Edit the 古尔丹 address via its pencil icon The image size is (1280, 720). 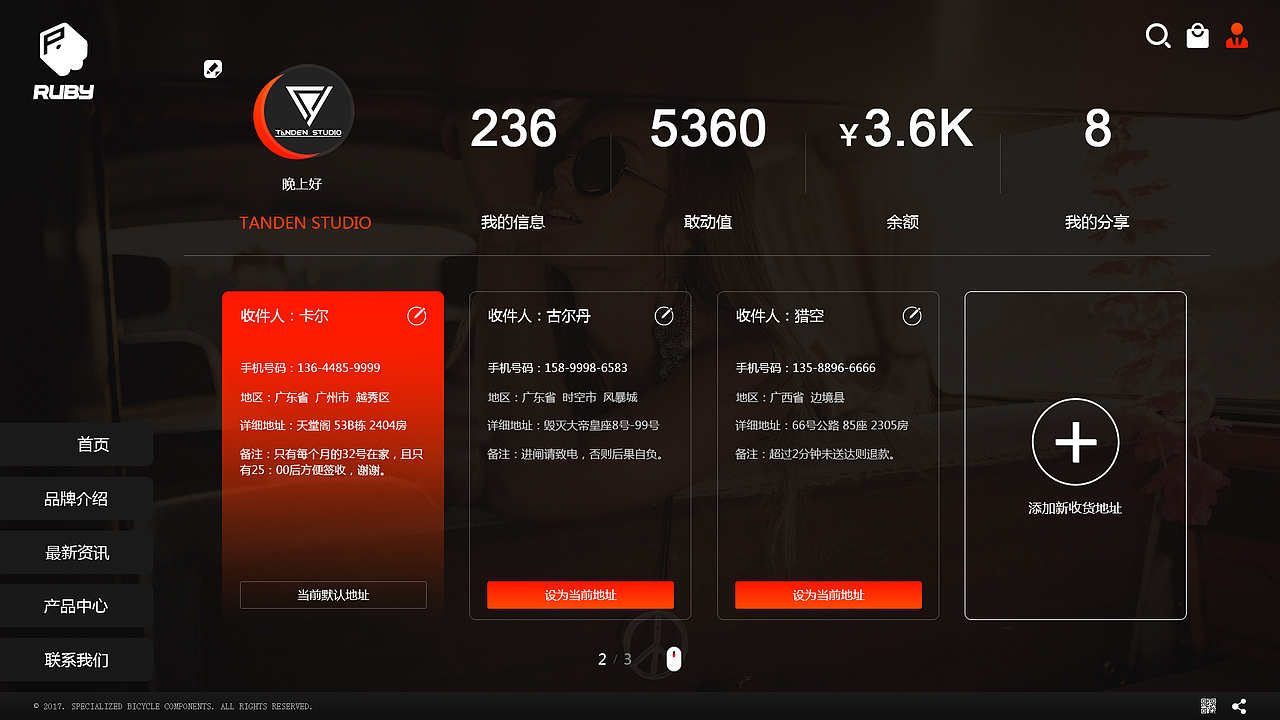(664, 315)
